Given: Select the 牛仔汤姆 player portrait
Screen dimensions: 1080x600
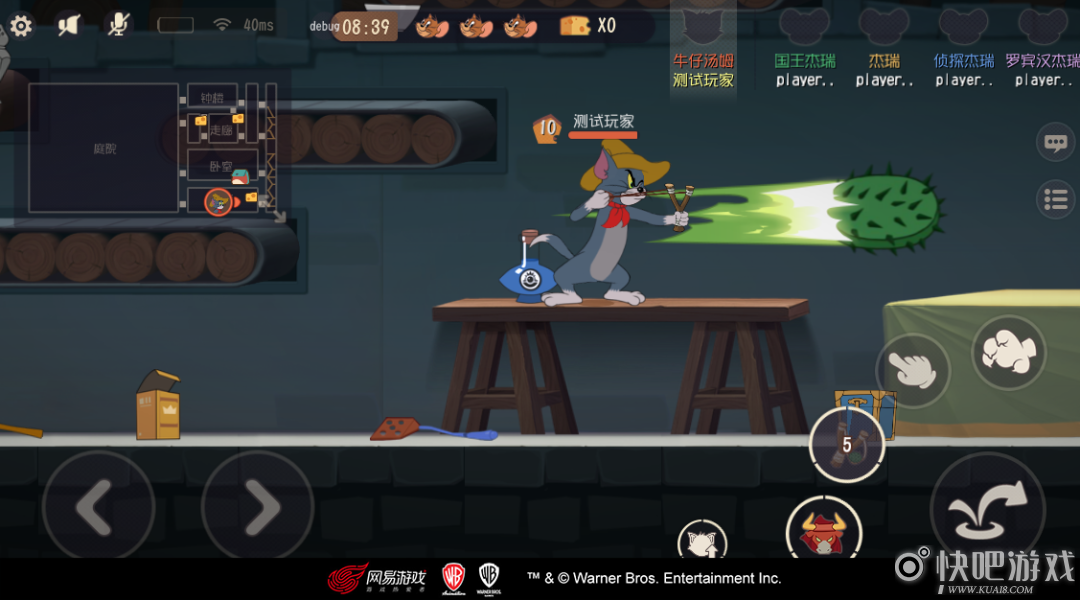Looking at the screenshot, I should (703, 28).
